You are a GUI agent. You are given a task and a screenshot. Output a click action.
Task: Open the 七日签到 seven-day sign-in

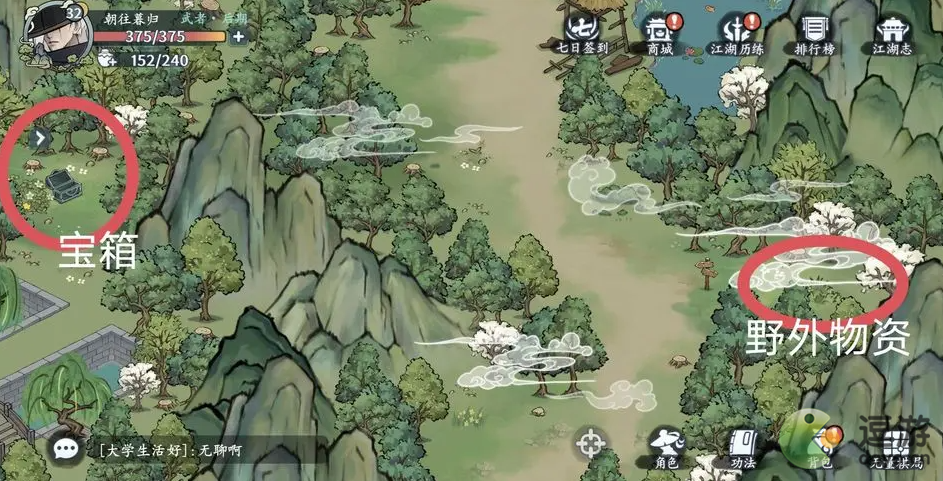(x=584, y=31)
